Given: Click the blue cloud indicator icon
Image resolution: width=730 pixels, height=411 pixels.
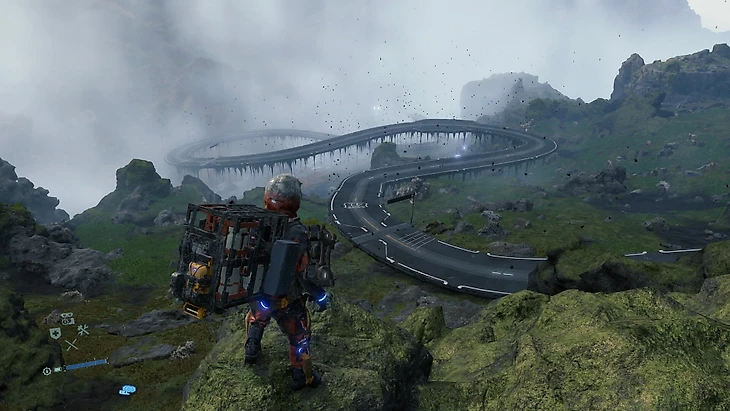Looking at the screenshot, I should coord(127,389).
